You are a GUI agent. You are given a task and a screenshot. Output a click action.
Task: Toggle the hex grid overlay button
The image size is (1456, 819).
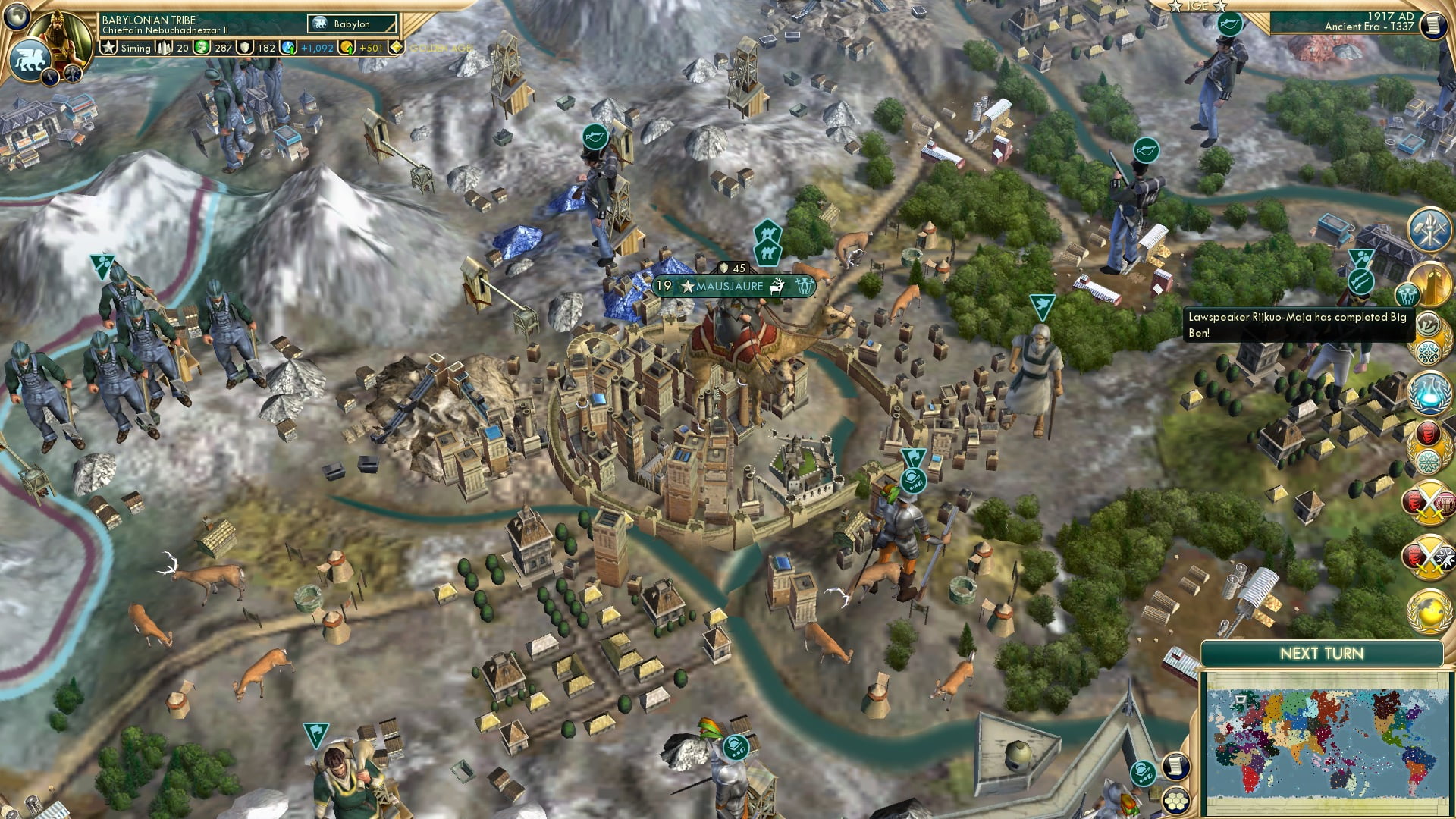(x=1177, y=801)
